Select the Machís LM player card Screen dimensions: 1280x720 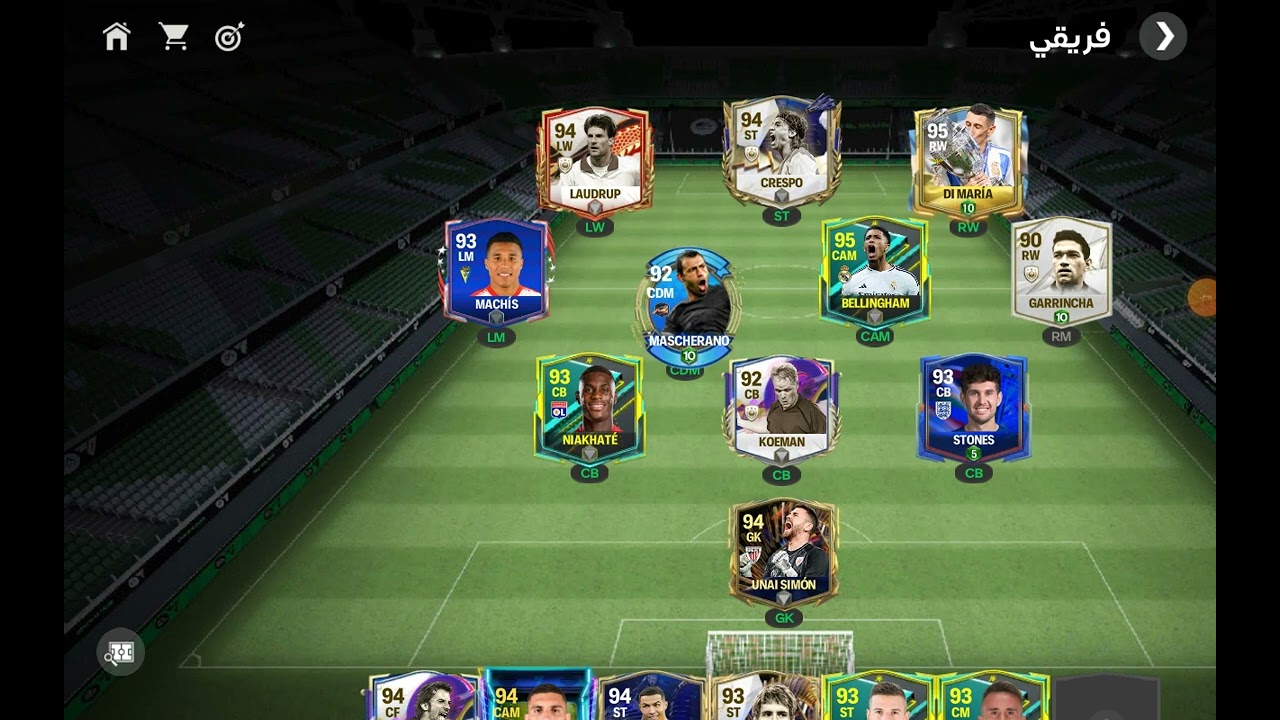[496, 272]
